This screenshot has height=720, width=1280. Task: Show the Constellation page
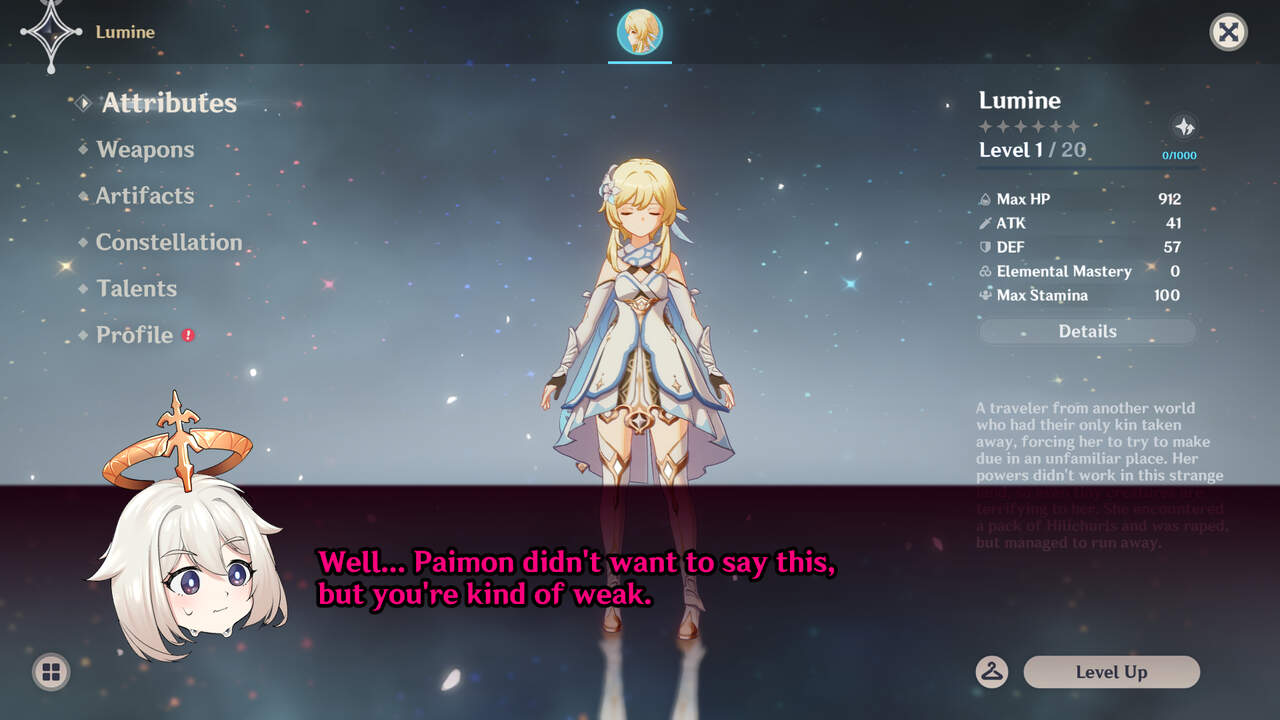[x=168, y=242]
